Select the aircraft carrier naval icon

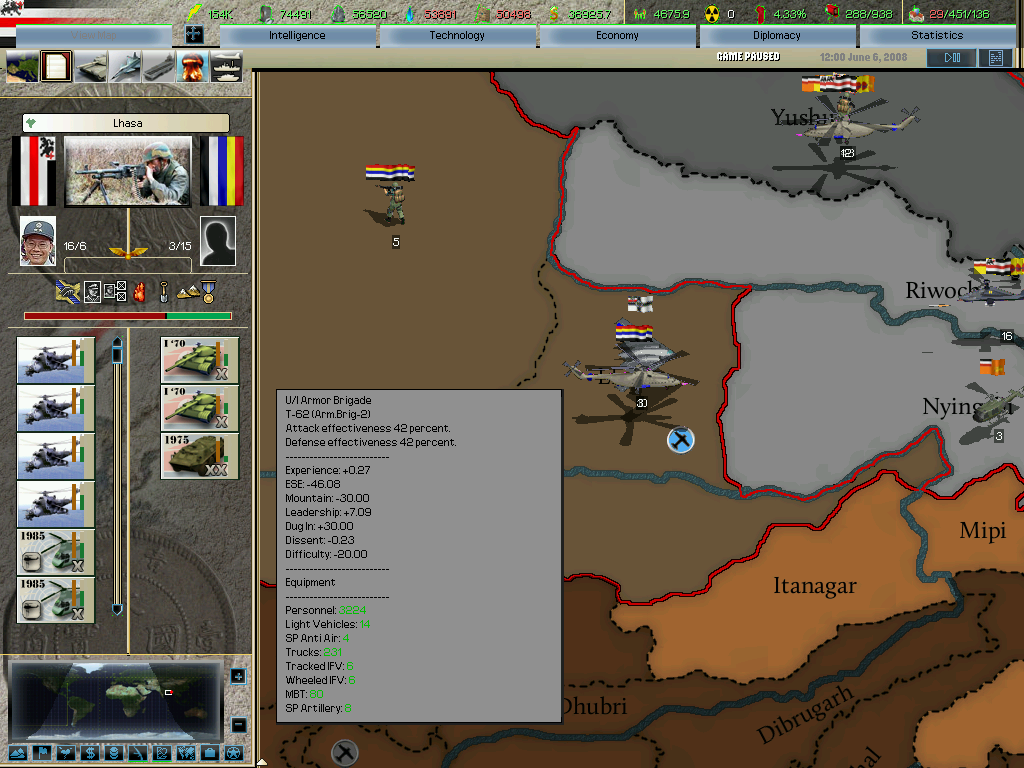(159, 67)
